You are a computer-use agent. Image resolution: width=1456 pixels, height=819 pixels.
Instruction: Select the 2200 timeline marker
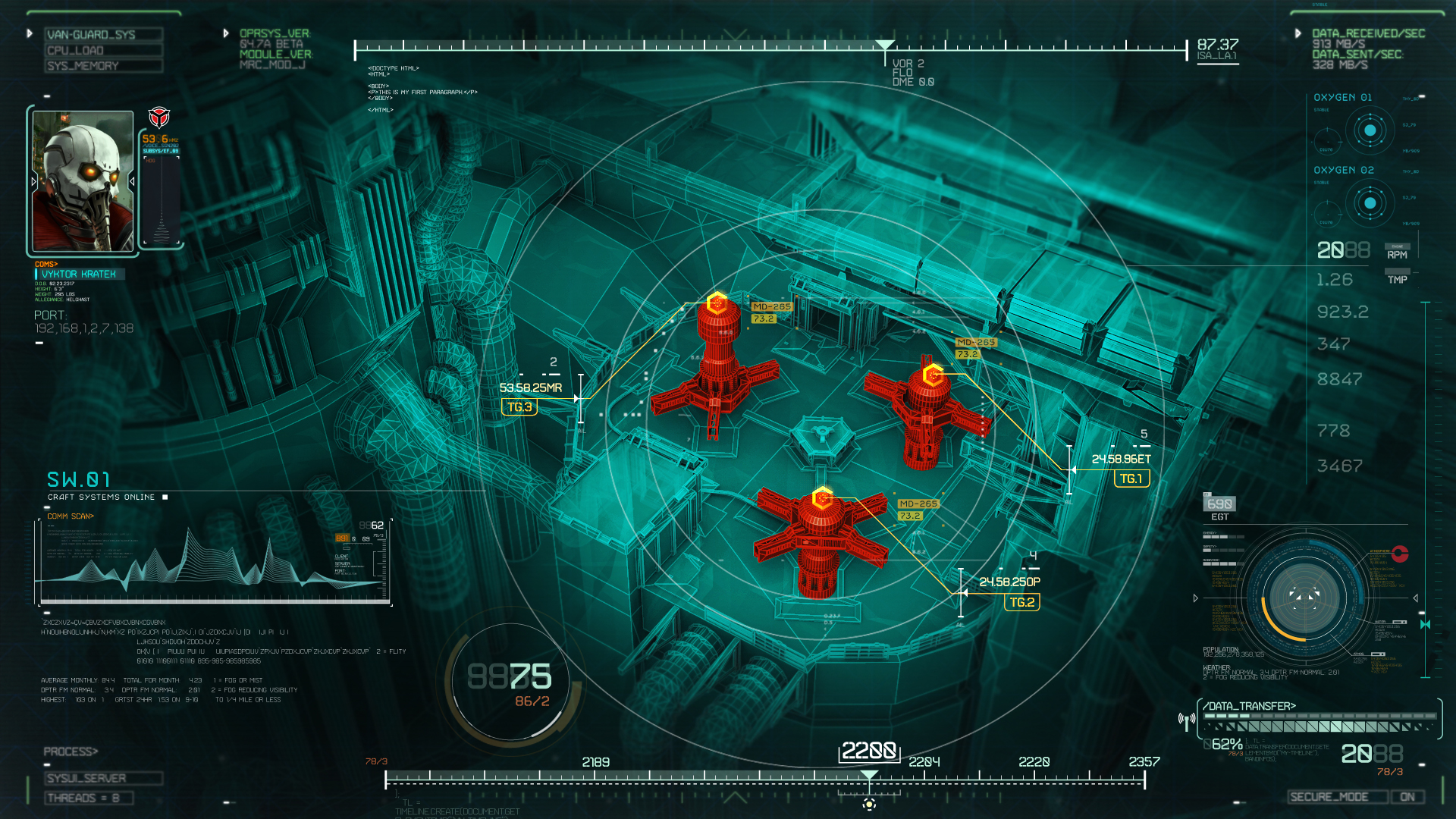click(x=871, y=752)
